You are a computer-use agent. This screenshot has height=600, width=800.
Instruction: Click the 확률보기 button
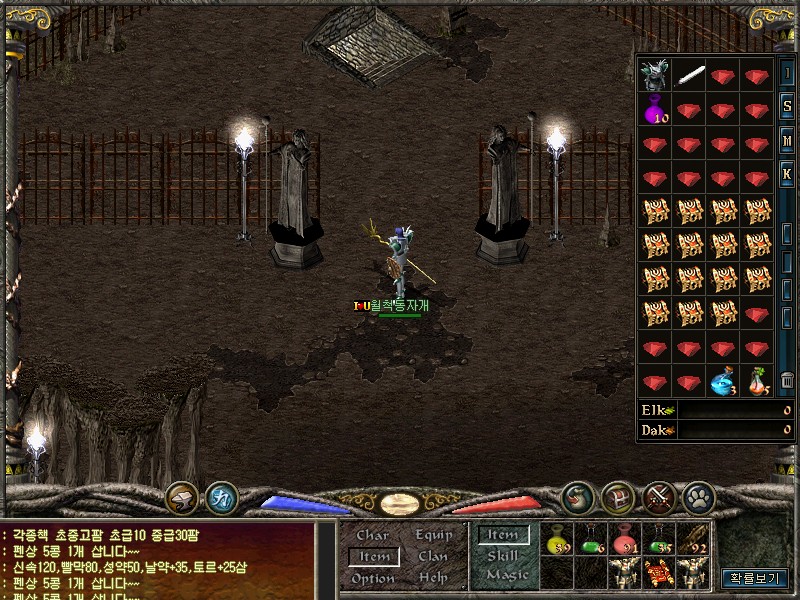point(755,577)
